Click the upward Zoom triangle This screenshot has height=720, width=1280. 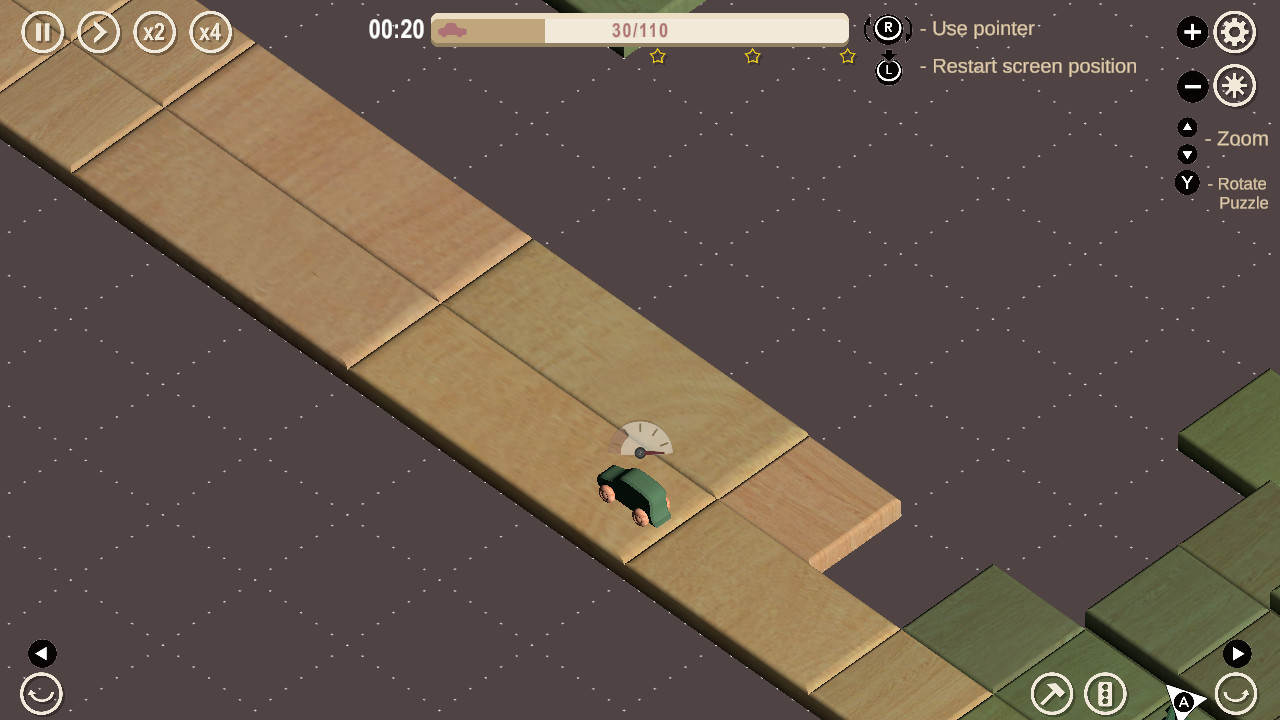[1188, 127]
